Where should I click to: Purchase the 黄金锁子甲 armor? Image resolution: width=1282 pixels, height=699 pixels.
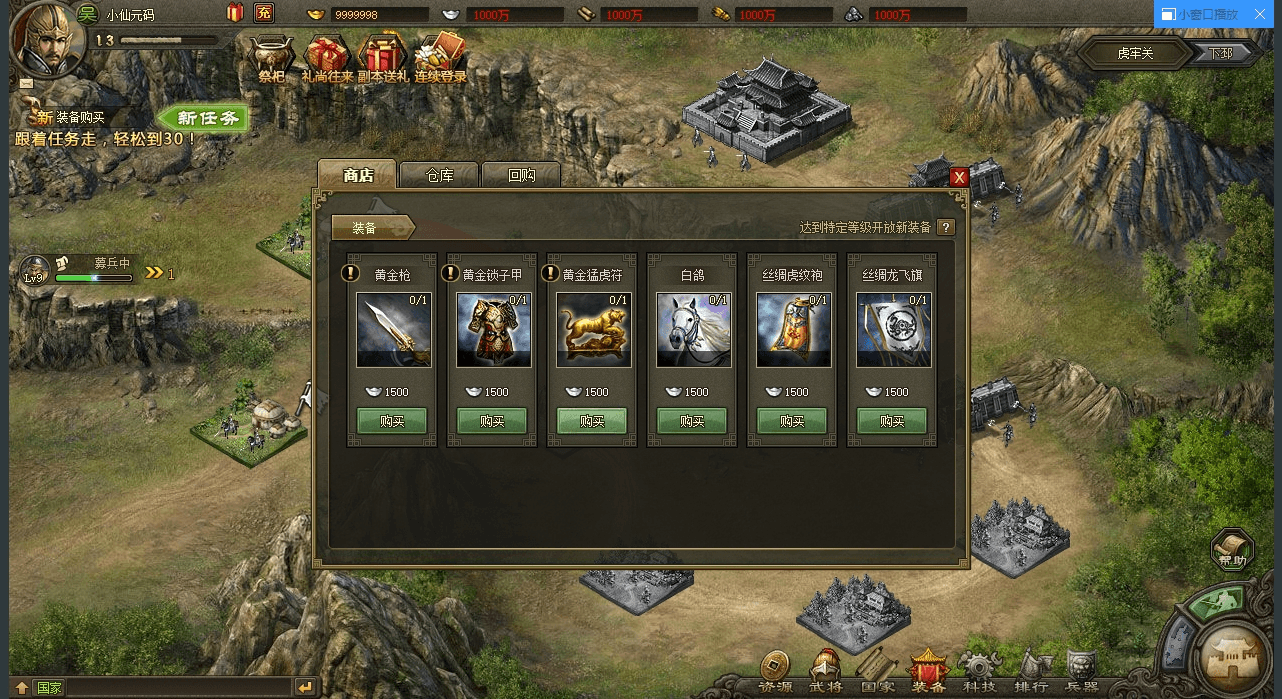click(492, 421)
